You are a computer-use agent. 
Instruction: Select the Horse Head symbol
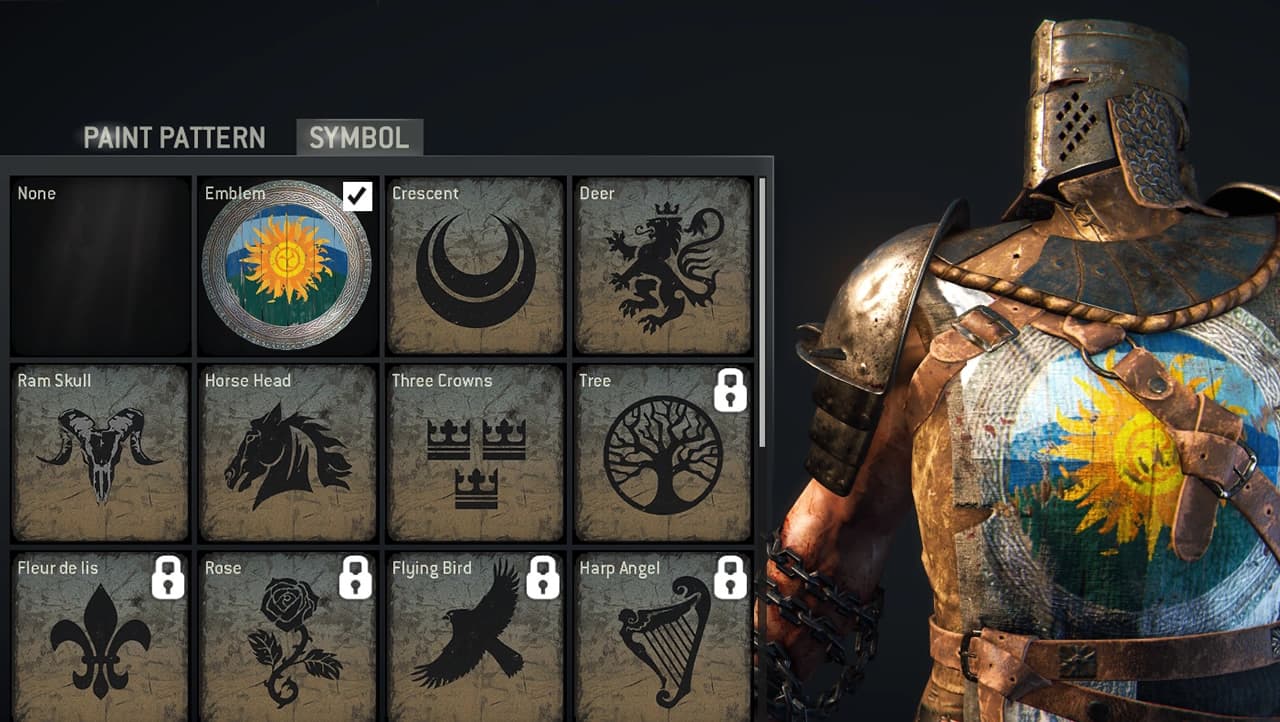287,453
